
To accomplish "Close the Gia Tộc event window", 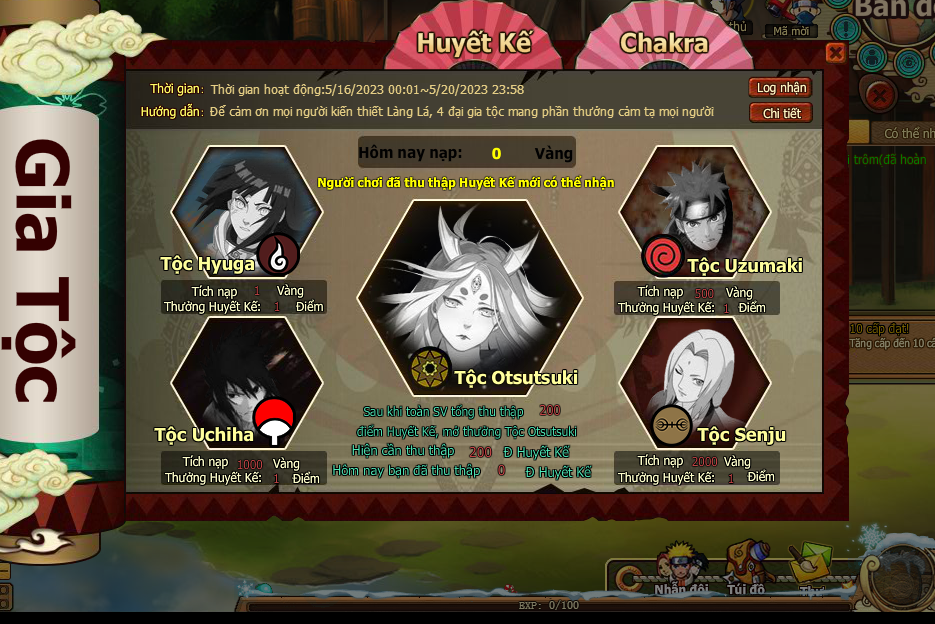I will pyautogui.click(x=836, y=53).
